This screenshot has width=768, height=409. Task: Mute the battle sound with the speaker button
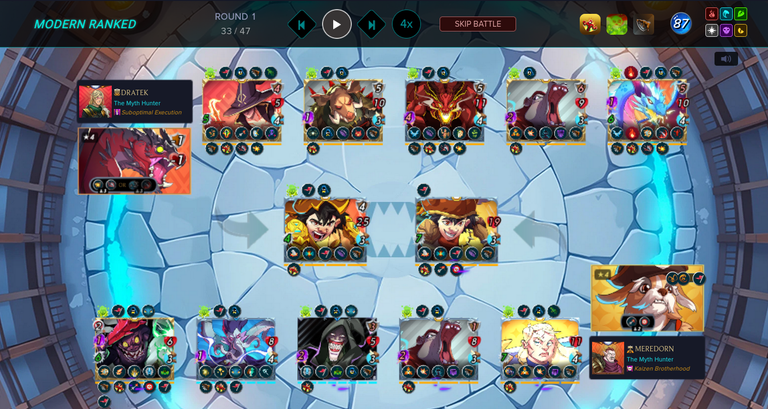[x=727, y=59]
